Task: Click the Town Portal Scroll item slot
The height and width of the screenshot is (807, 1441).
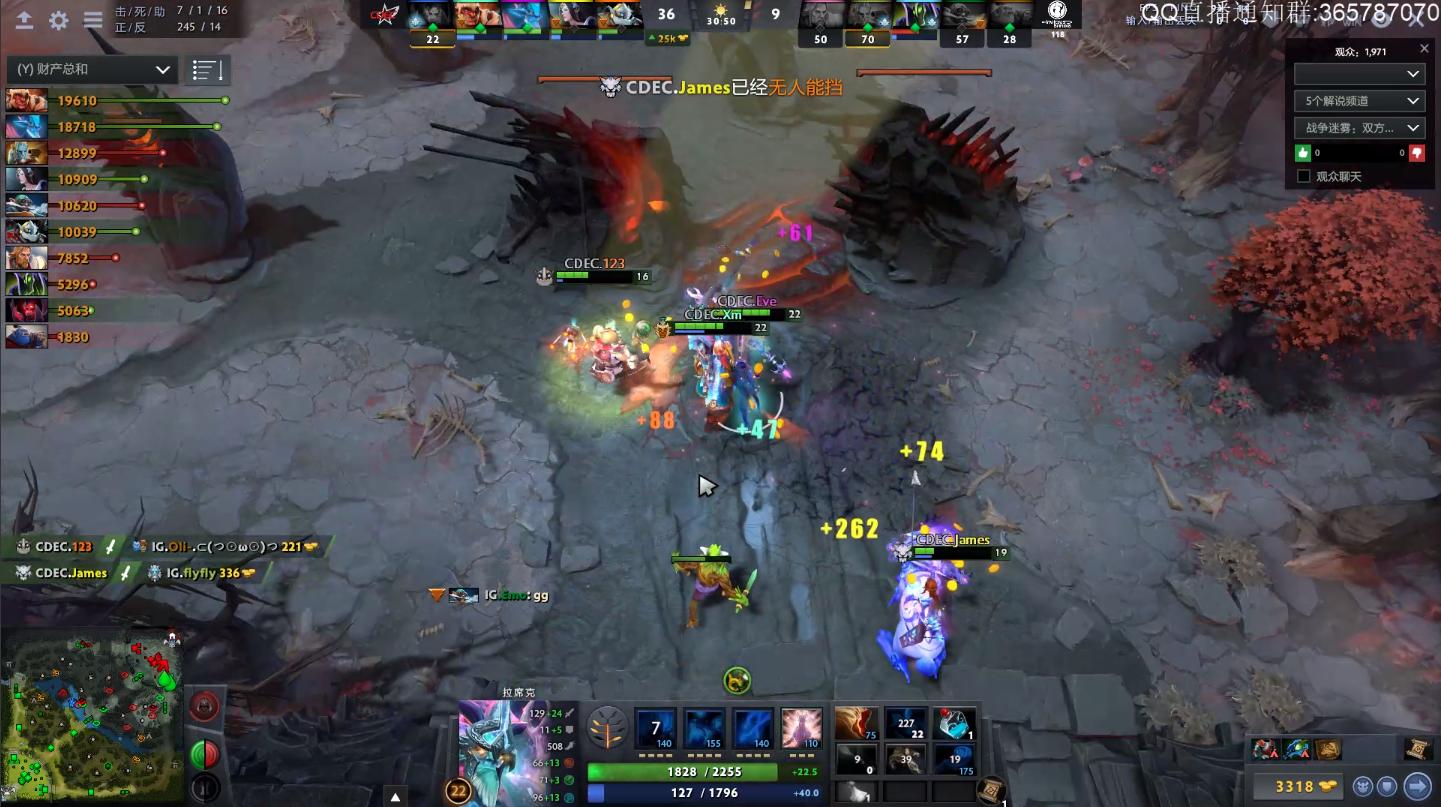Action: [x=989, y=787]
